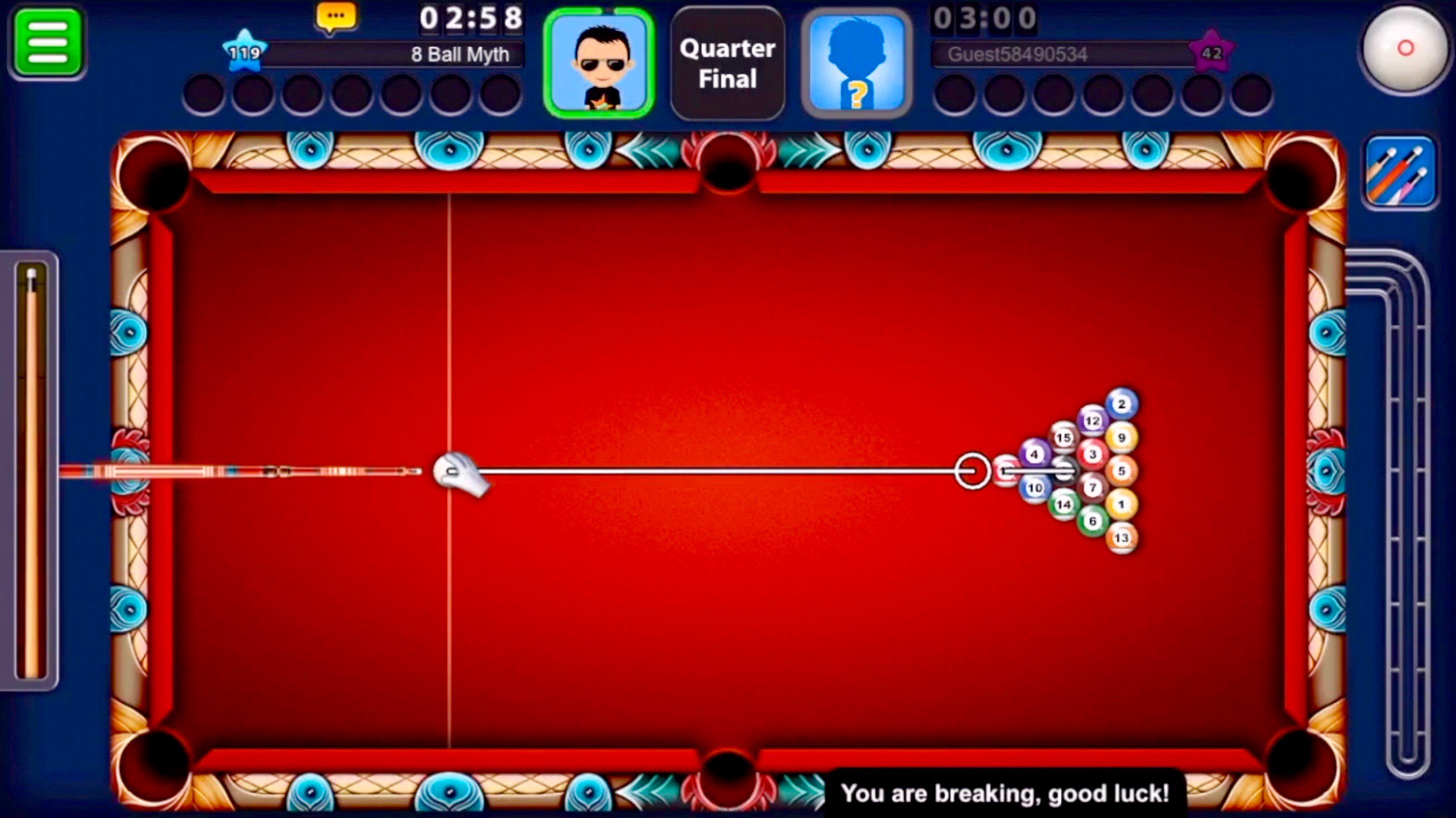Image resolution: width=1456 pixels, height=818 pixels.
Task: Click Guest58490534's purple level 42 star
Action: tap(1213, 55)
